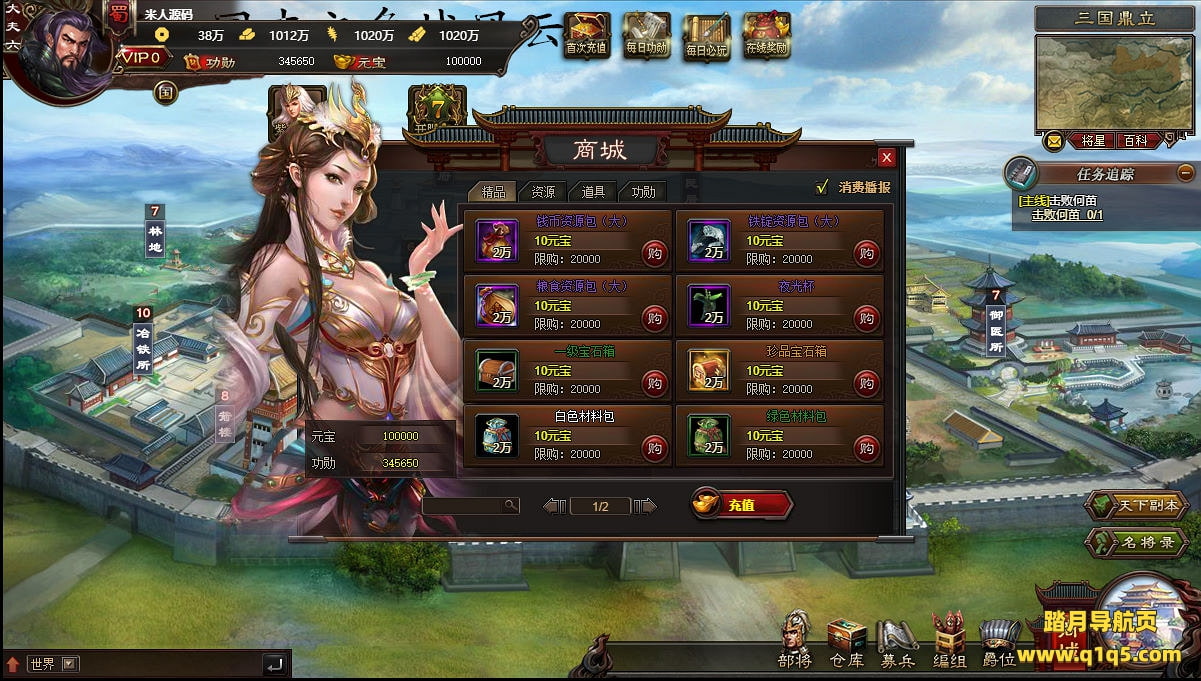Open the 首次充值 reward icon

point(586,35)
